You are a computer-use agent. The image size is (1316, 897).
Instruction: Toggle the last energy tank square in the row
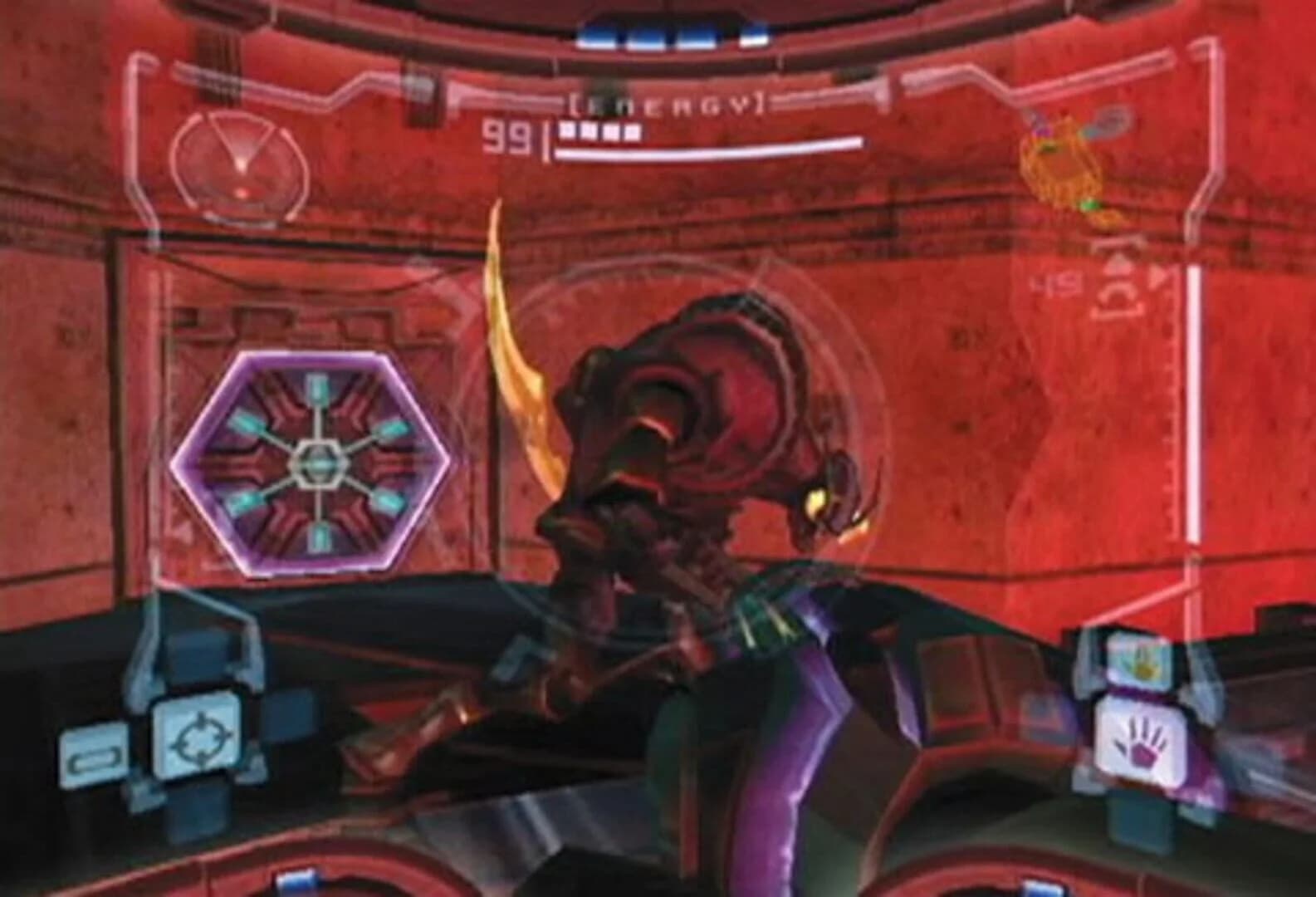click(x=631, y=131)
